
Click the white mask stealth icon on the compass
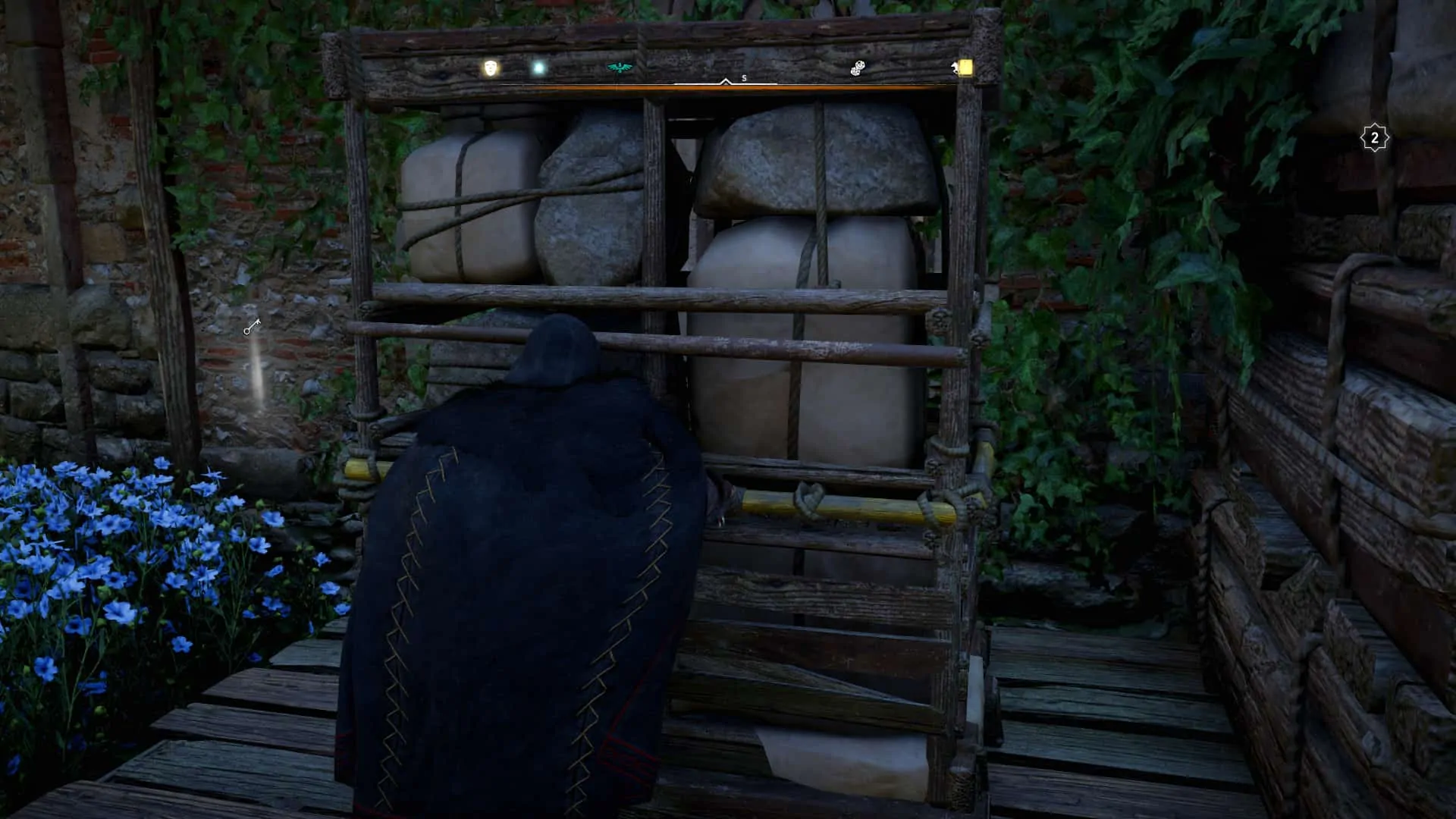(490, 67)
